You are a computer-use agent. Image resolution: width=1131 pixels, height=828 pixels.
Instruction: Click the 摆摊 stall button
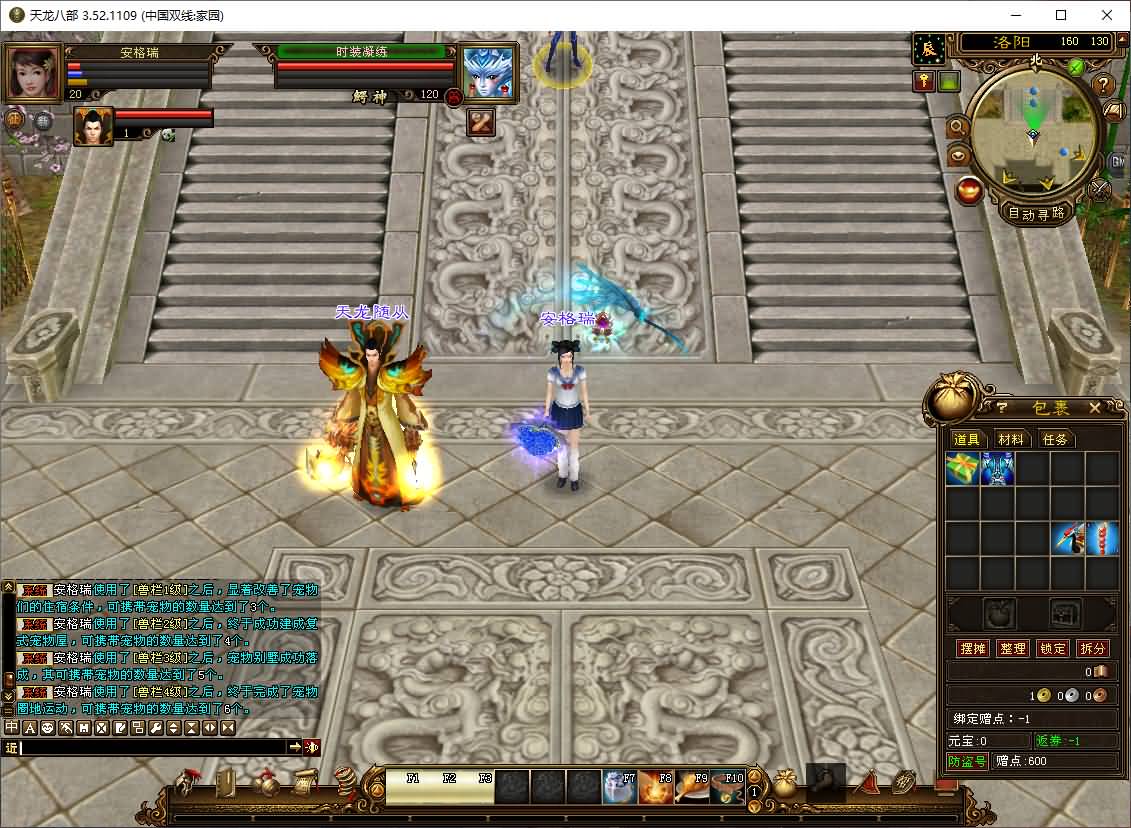(973, 648)
